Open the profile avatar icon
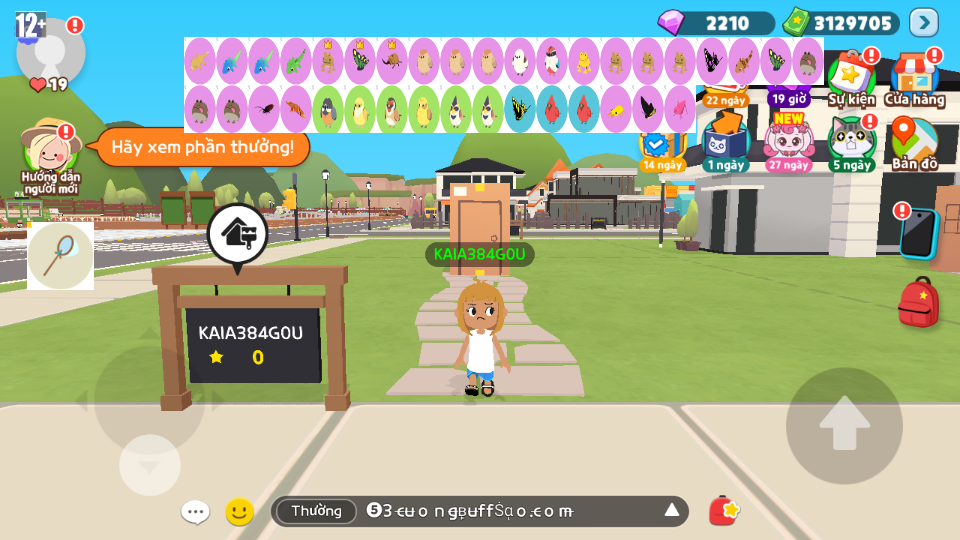This screenshot has width=960, height=540. tap(50, 50)
